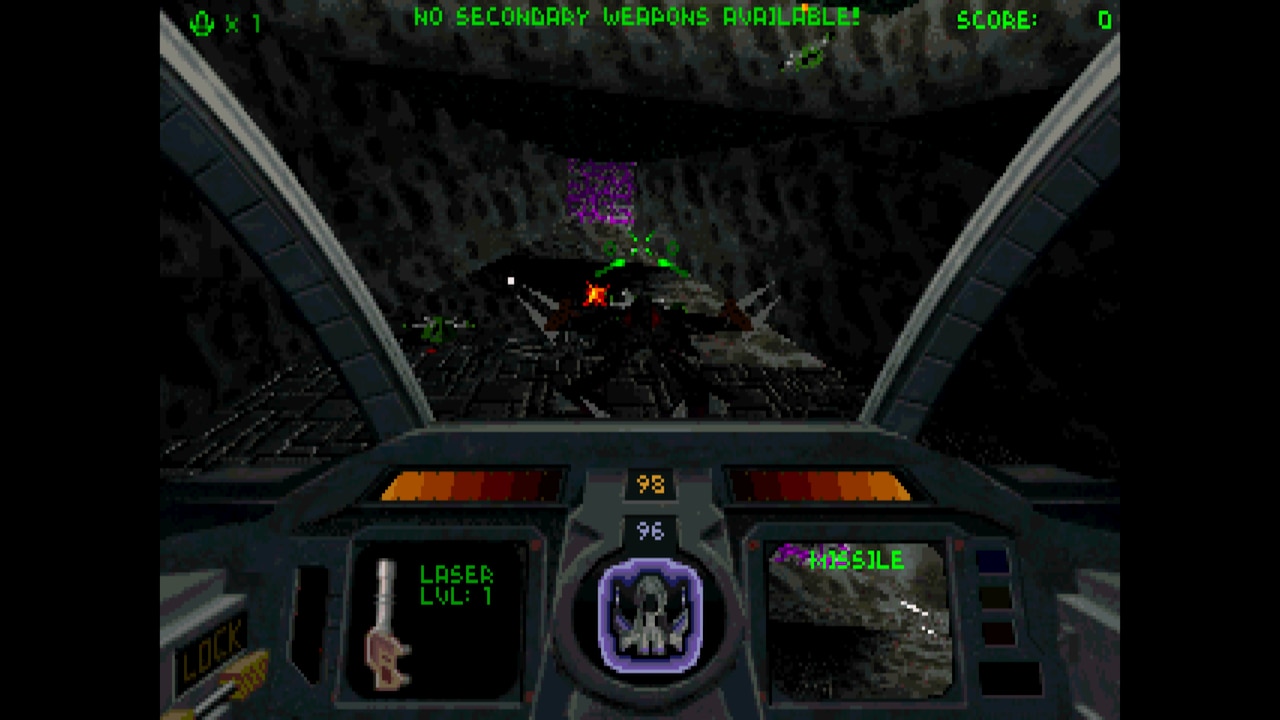This screenshot has width=1280, height=720.
Task: Click the MISSILE label on the right monitor
Action: pos(857,561)
